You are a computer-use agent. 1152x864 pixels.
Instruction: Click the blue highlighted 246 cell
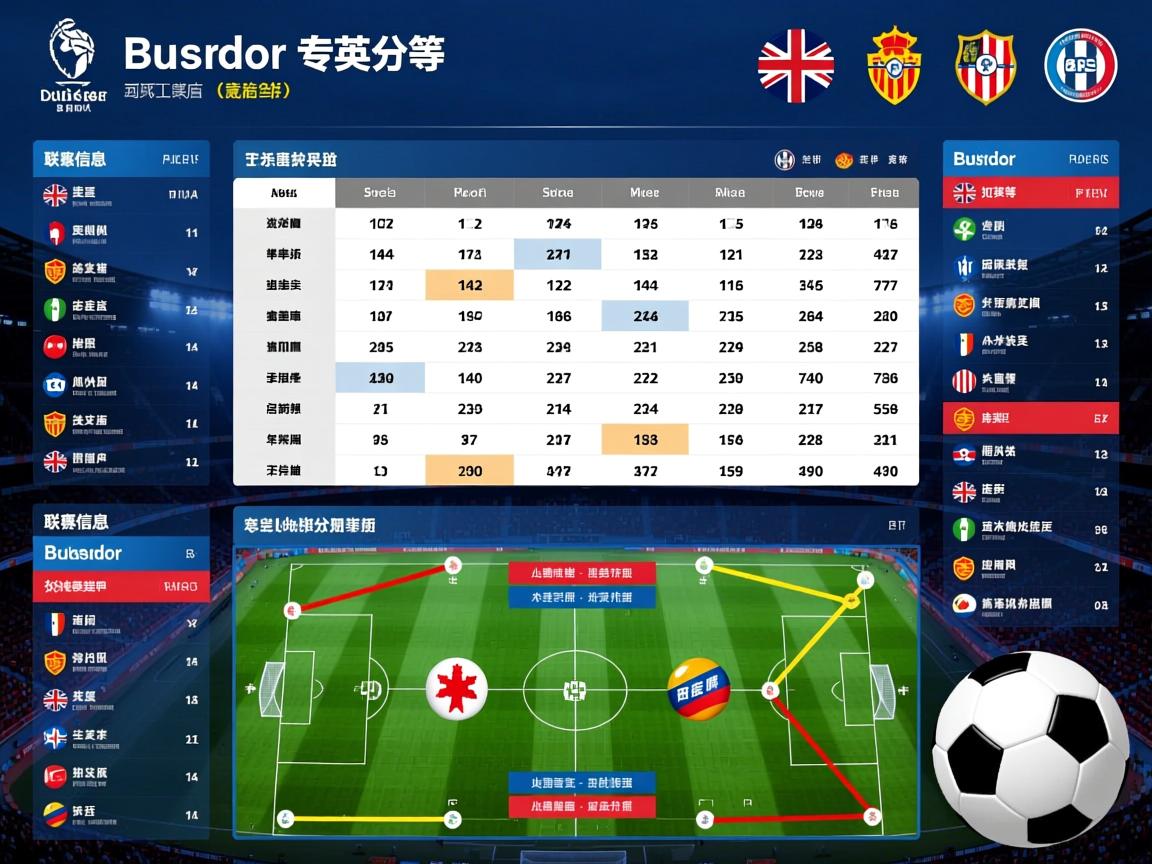point(645,316)
